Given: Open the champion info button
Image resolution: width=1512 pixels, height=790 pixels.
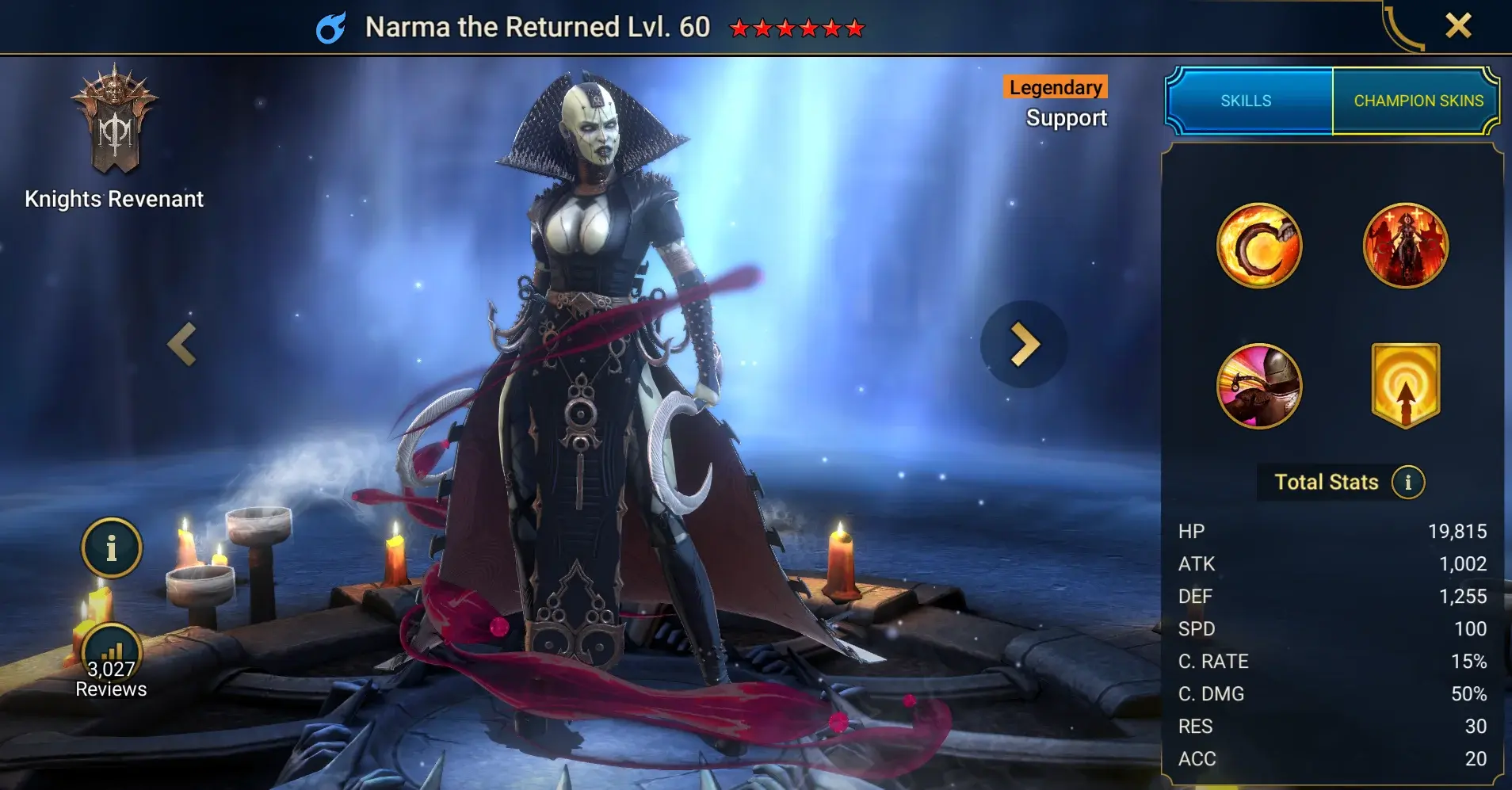Looking at the screenshot, I should [112, 548].
